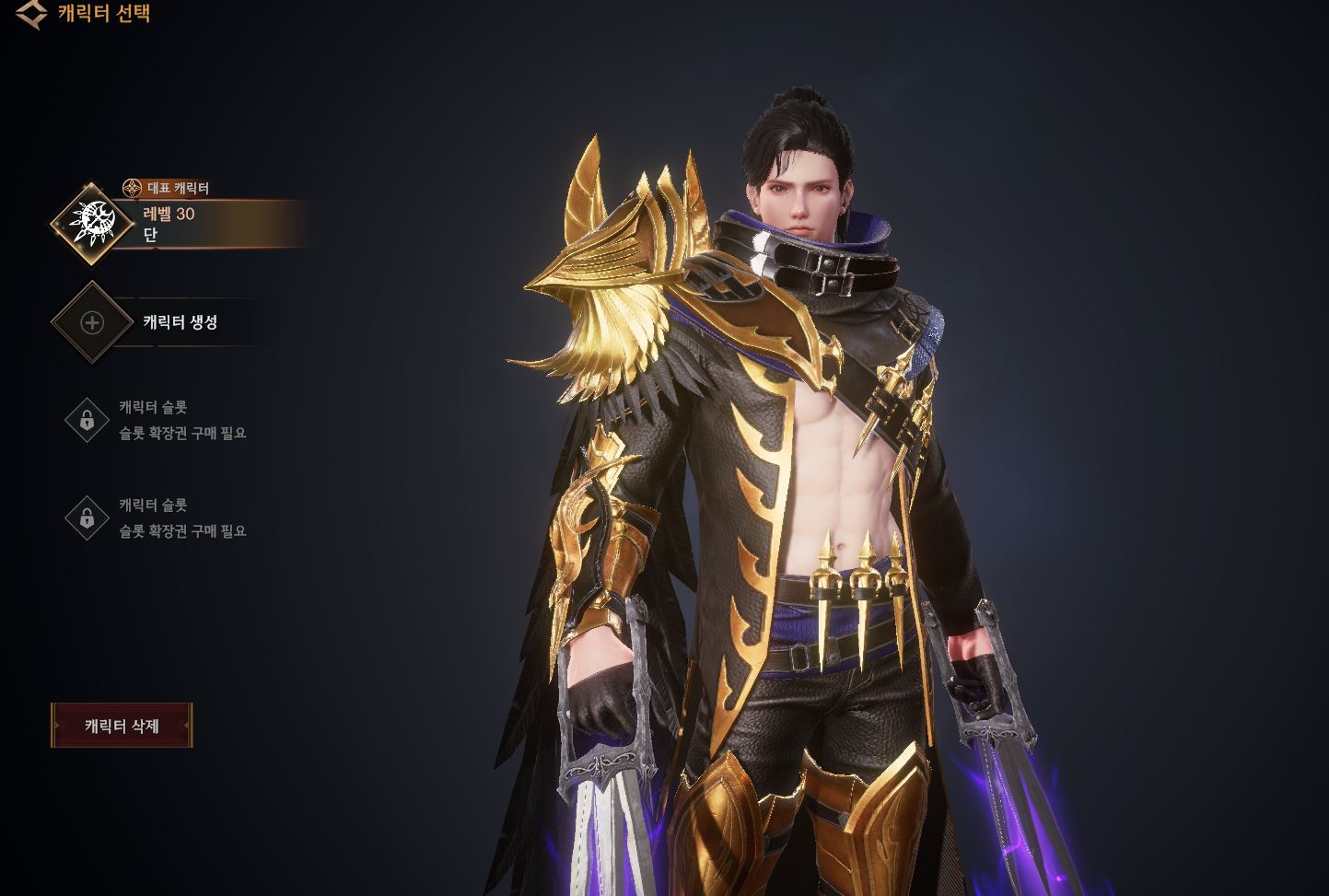Open 캐릭터 생성 to create a character
The width and height of the screenshot is (1329, 896).
pyautogui.click(x=179, y=322)
